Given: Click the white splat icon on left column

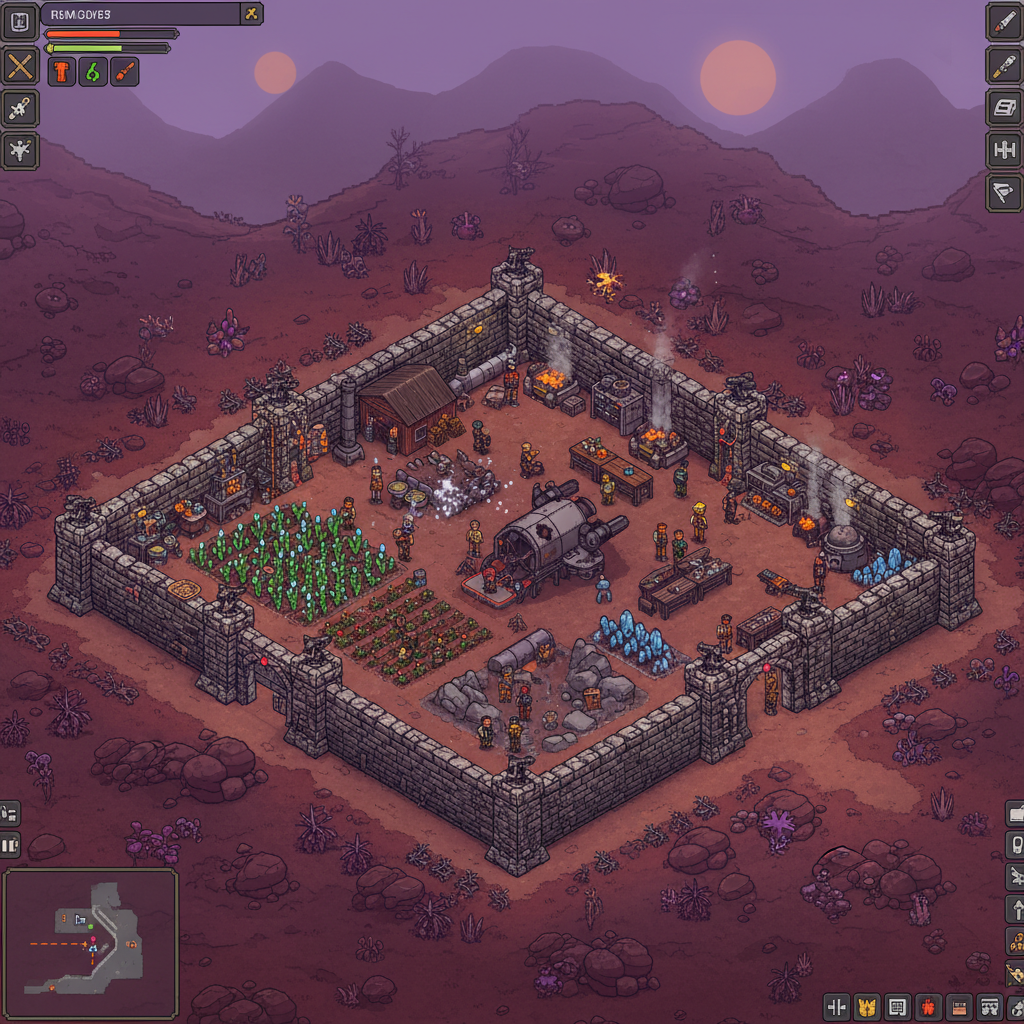Looking at the screenshot, I should [20, 151].
